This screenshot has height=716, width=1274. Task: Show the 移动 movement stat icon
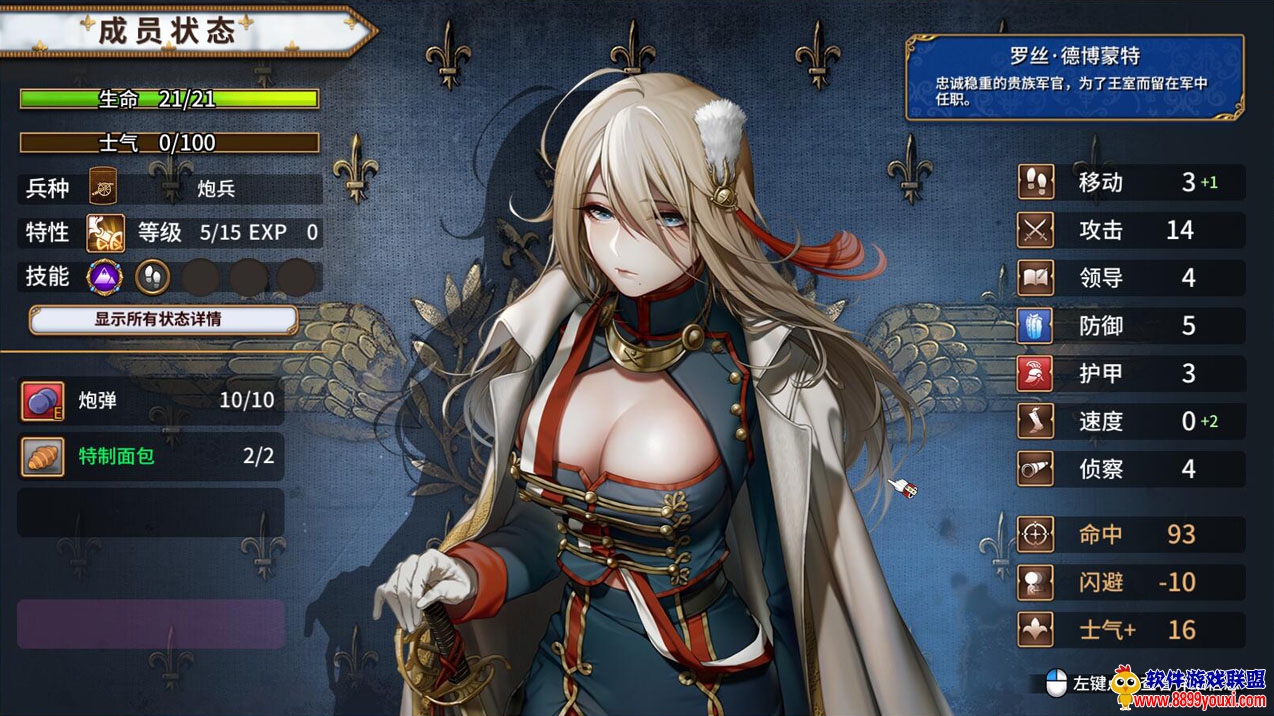(1036, 183)
